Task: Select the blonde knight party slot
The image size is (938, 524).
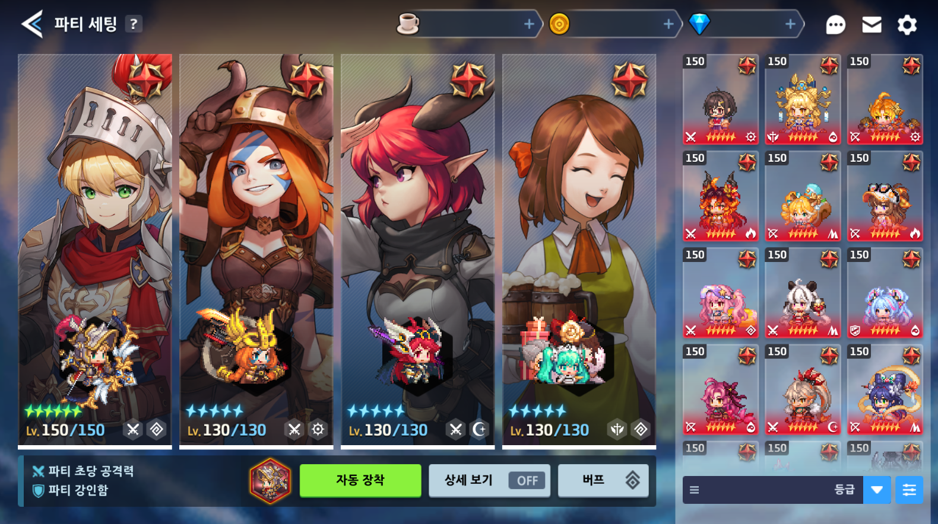Action: (x=95, y=250)
